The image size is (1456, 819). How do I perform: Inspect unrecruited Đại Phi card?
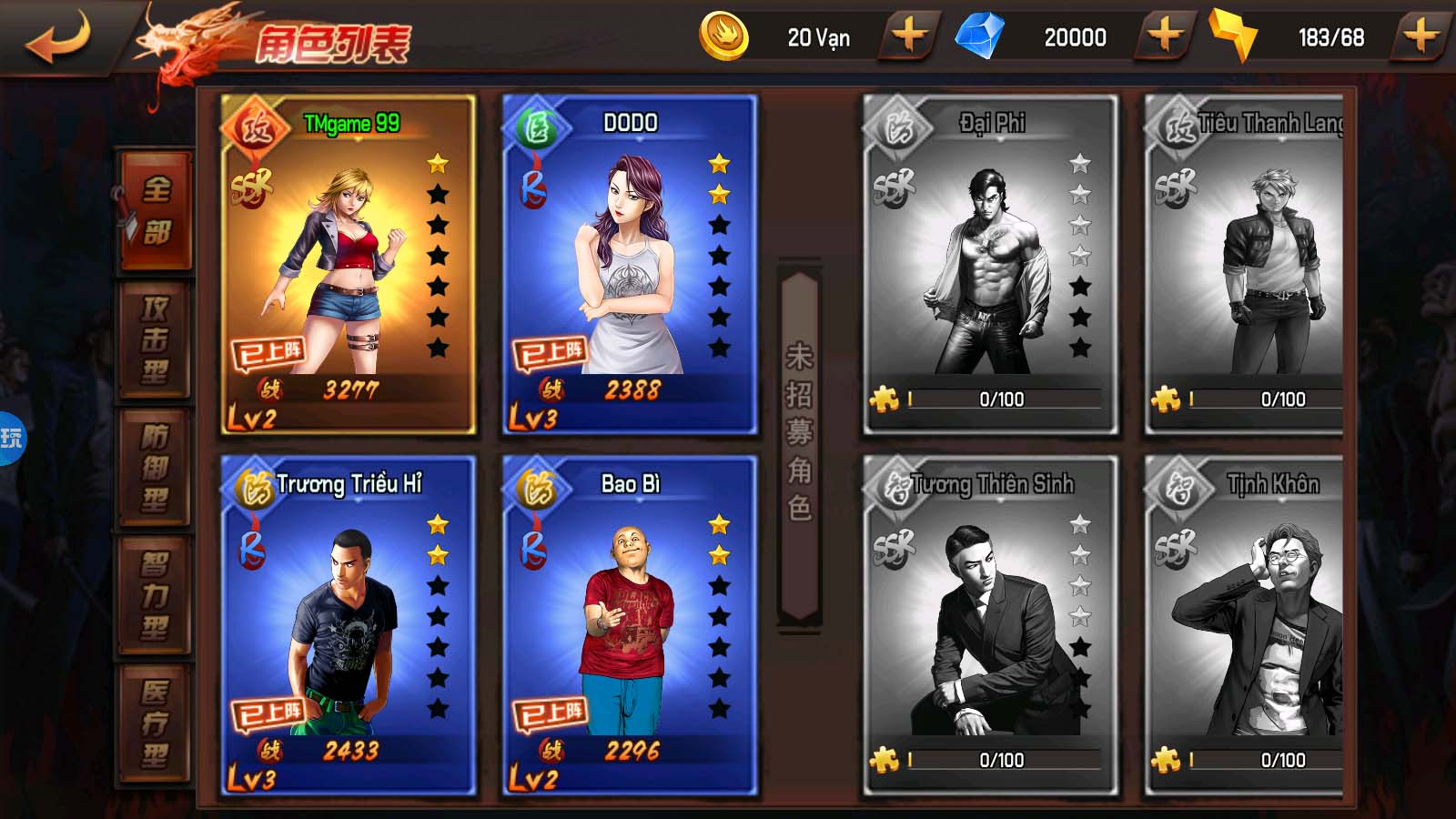click(x=990, y=264)
